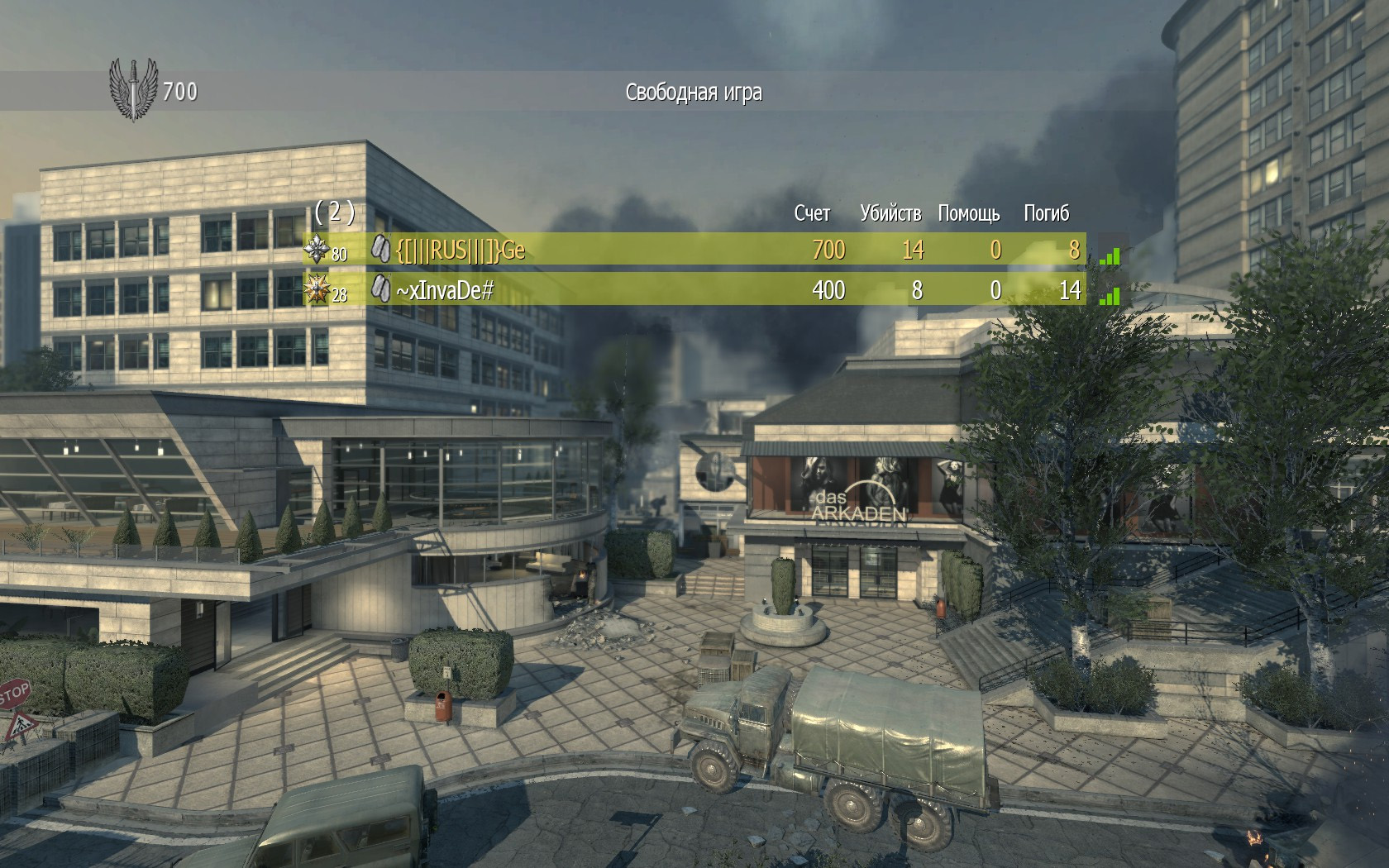1389x868 pixels.
Task: Select the ~xInvaDe# player row
Action: pos(694,290)
